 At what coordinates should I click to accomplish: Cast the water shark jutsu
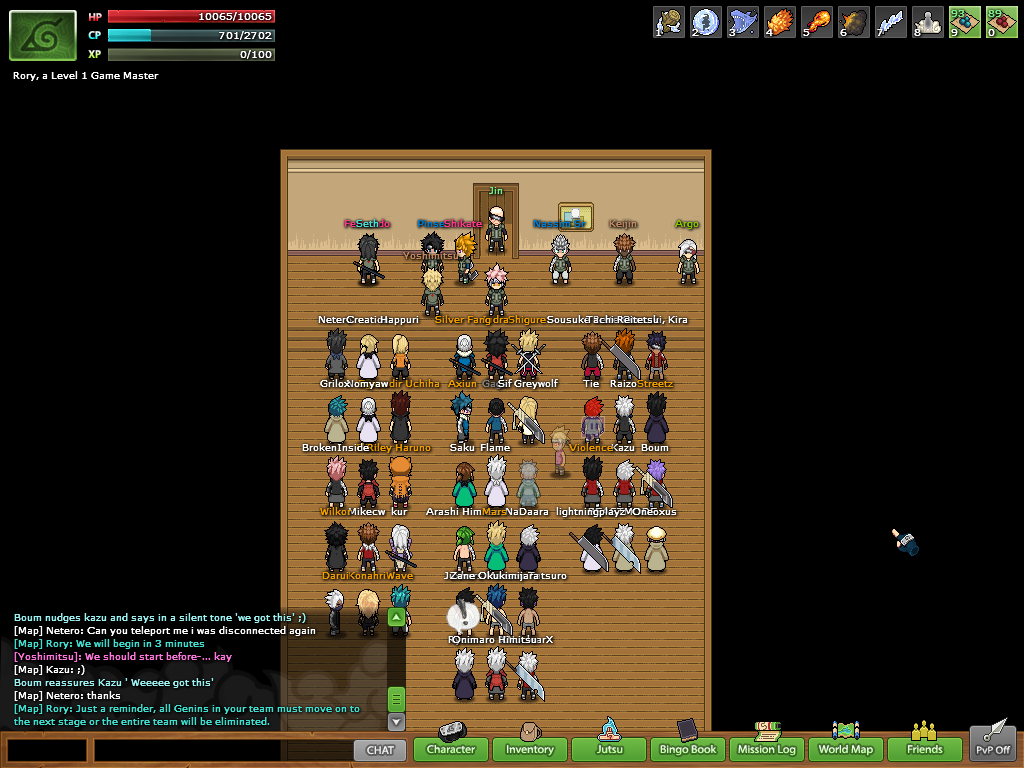click(743, 22)
